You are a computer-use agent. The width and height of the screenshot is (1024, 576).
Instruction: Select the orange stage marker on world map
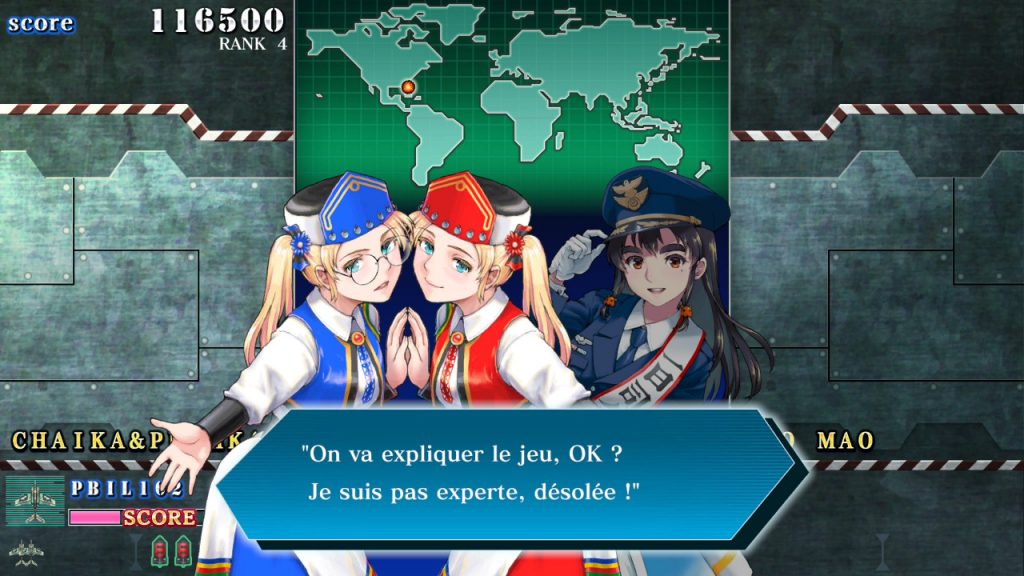point(408,88)
